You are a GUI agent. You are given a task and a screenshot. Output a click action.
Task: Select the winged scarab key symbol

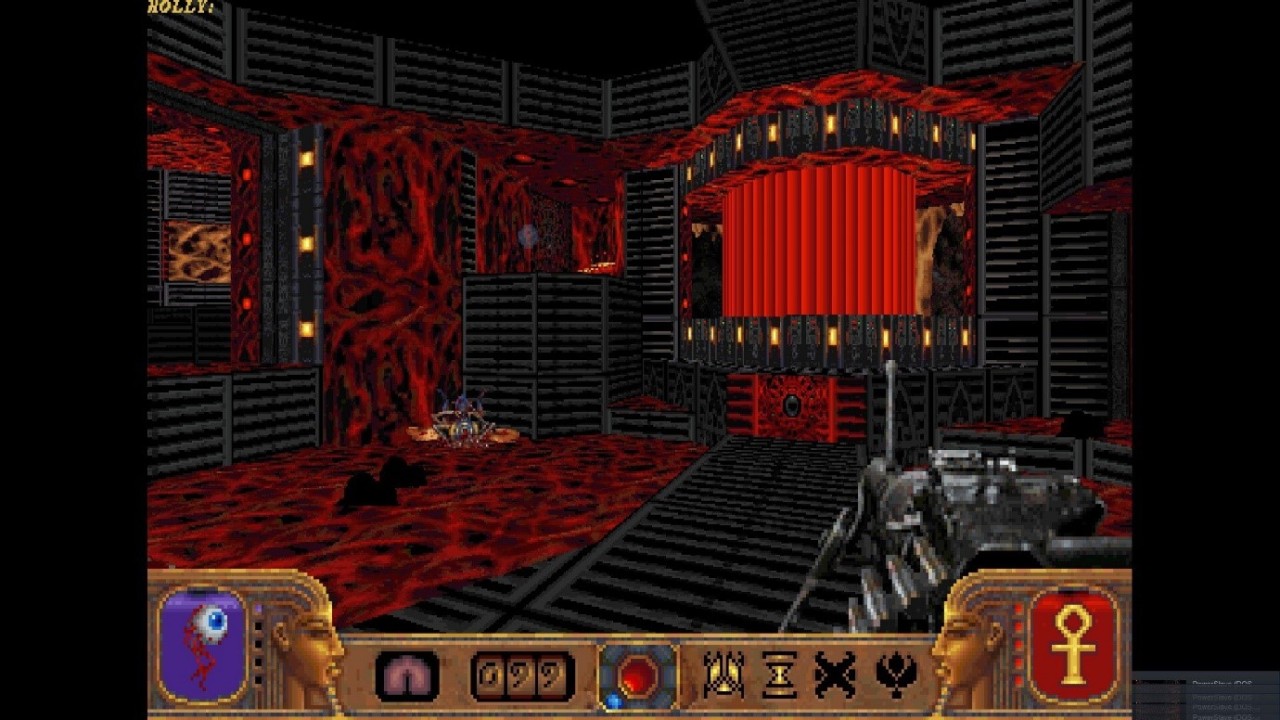pos(723,675)
